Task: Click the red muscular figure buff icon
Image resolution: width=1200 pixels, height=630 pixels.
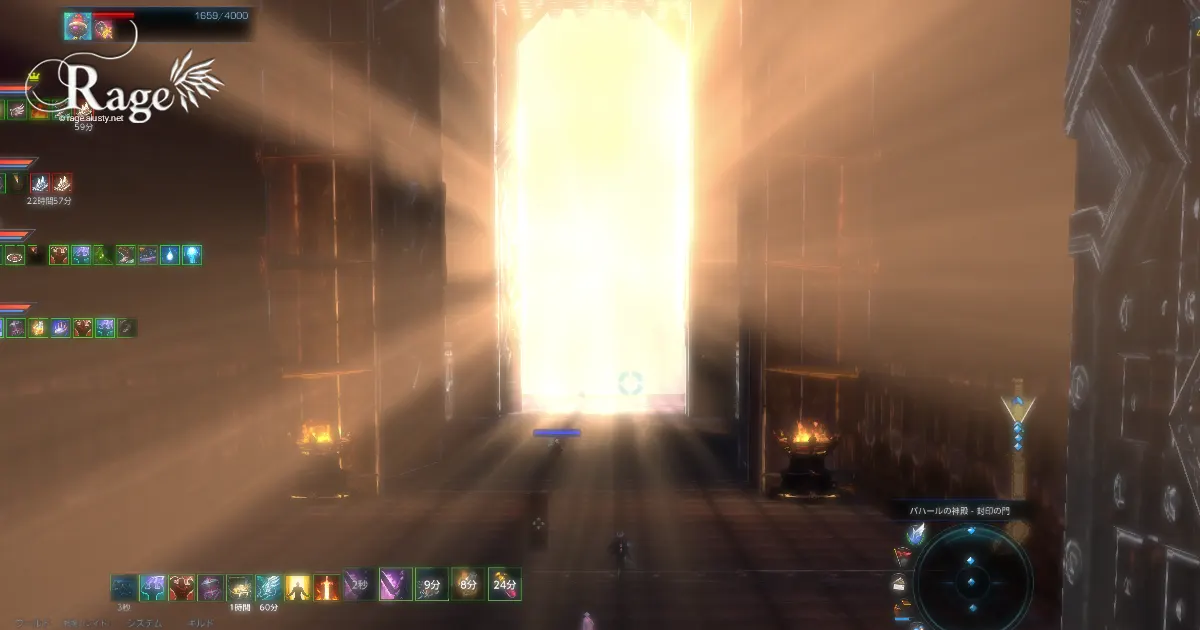Action: (x=182, y=587)
